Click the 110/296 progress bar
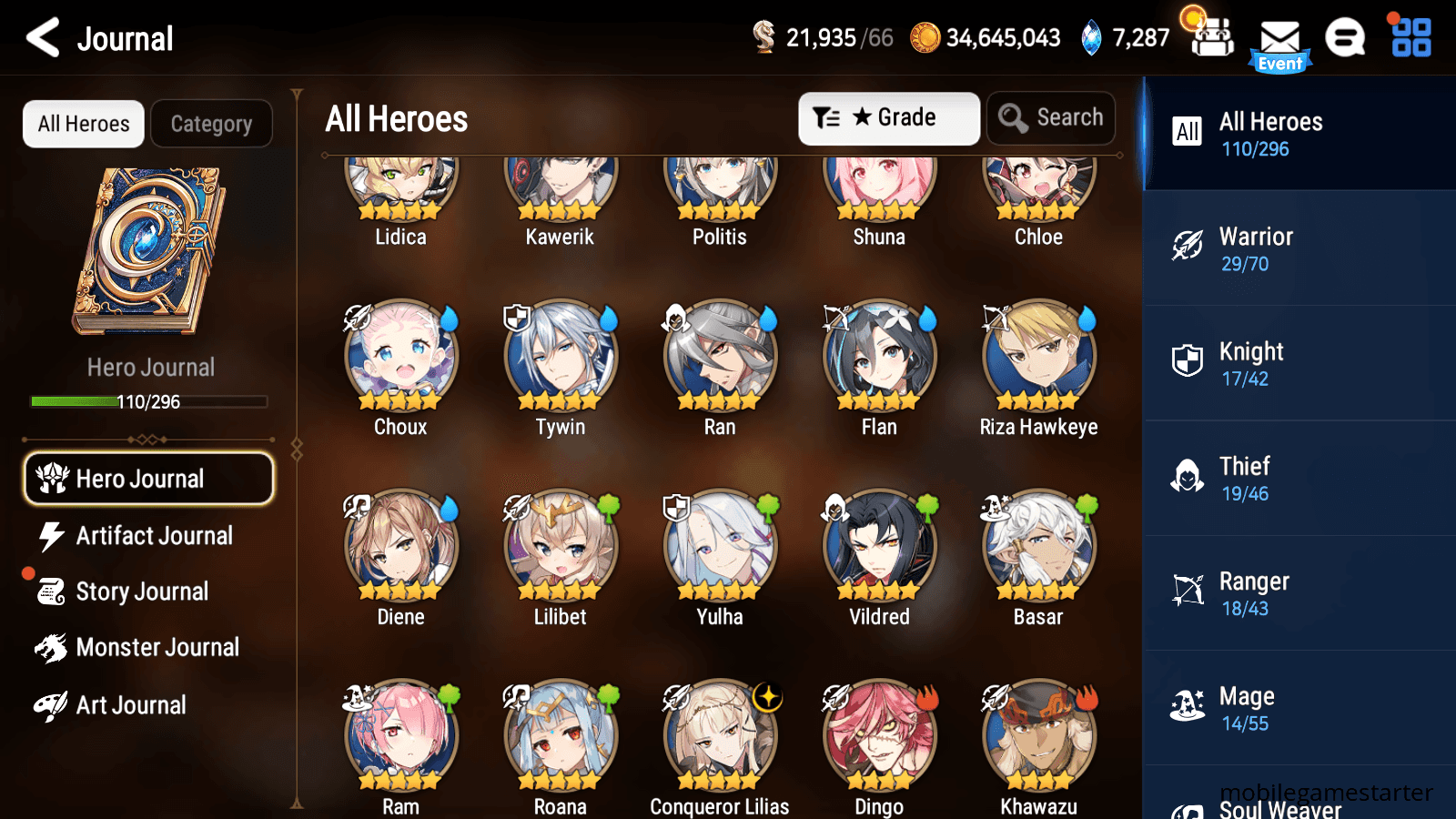The image size is (1456, 819). [147, 401]
